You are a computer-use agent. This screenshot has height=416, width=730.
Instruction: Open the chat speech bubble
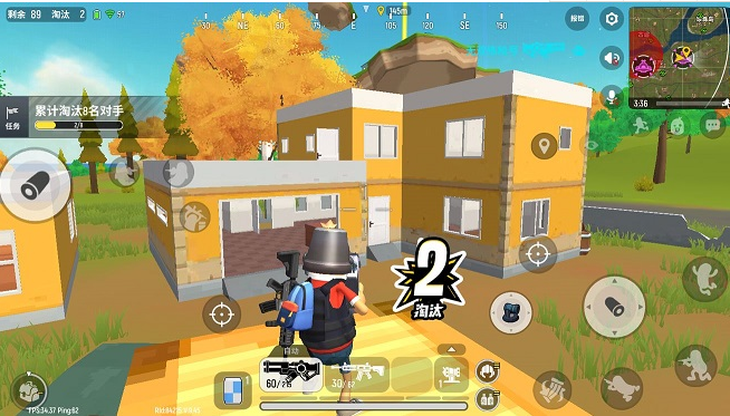711,126
